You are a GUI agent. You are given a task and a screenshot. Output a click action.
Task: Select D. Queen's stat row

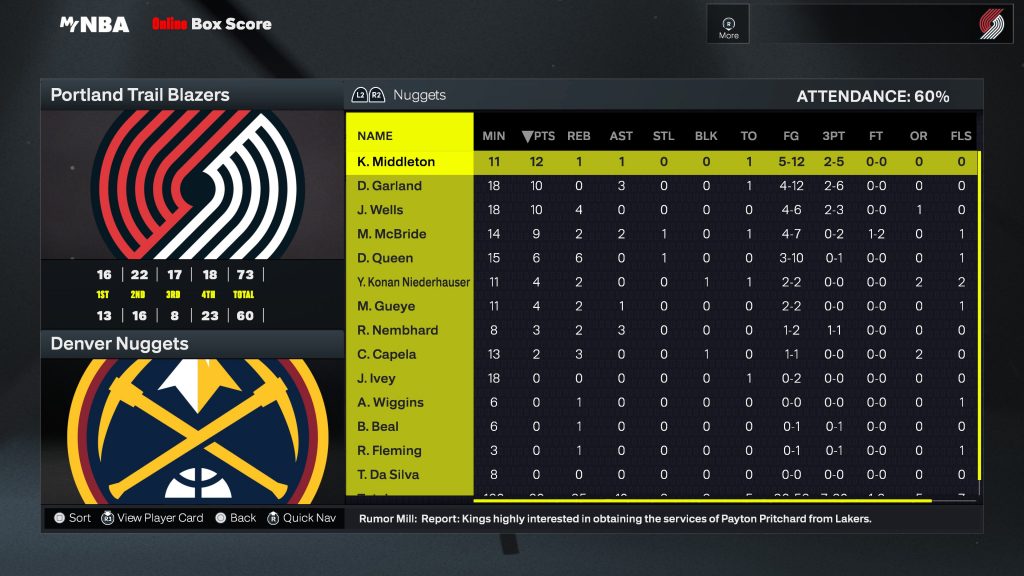(x=385, y=258)
